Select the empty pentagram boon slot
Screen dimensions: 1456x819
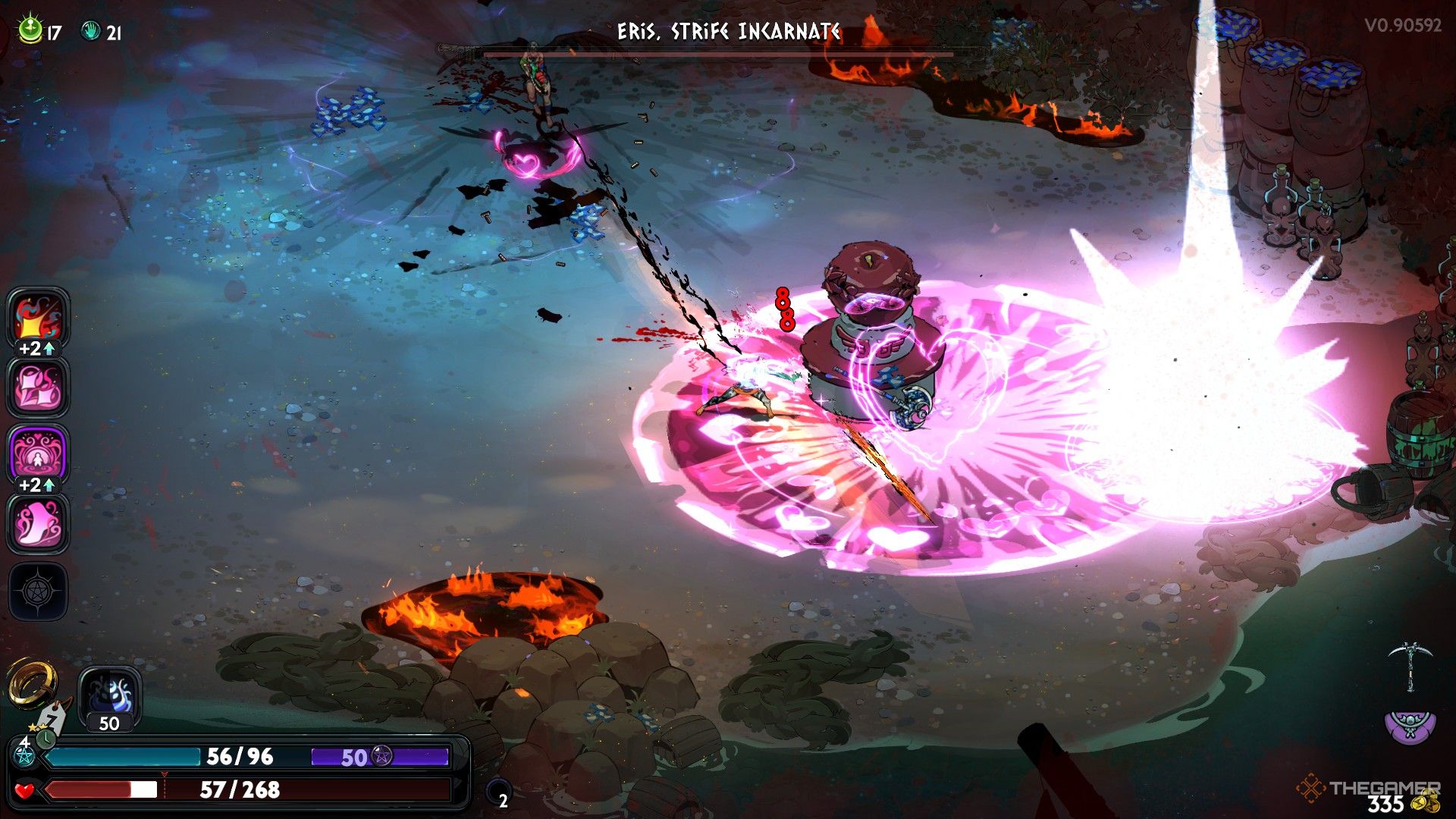tap(37, 591)
